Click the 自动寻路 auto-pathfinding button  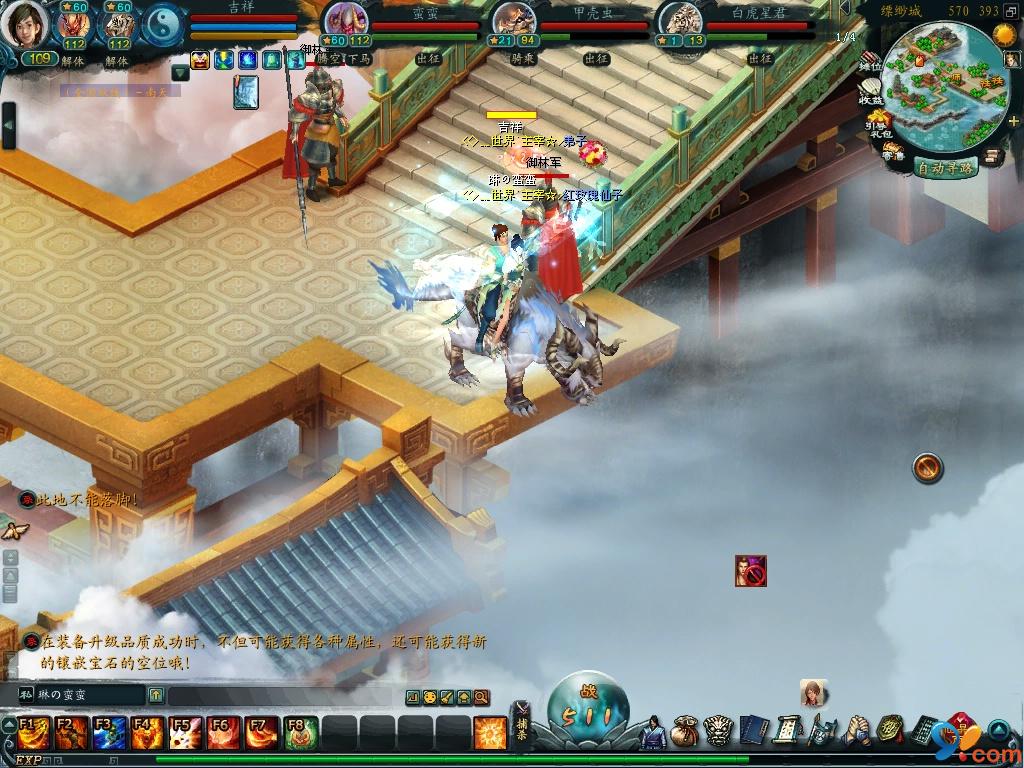point(945,167)
